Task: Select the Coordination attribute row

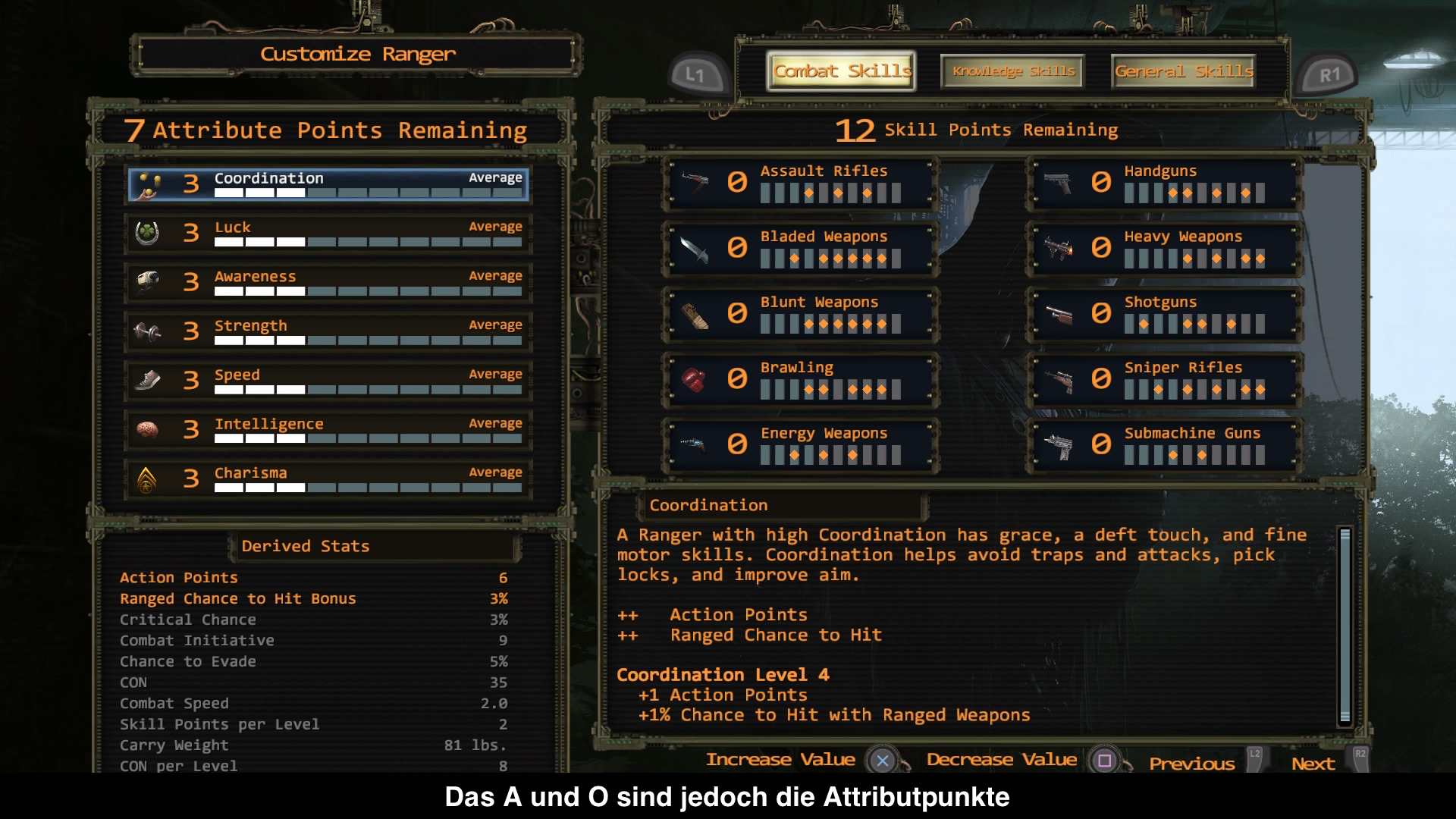Action: point(328,185)
